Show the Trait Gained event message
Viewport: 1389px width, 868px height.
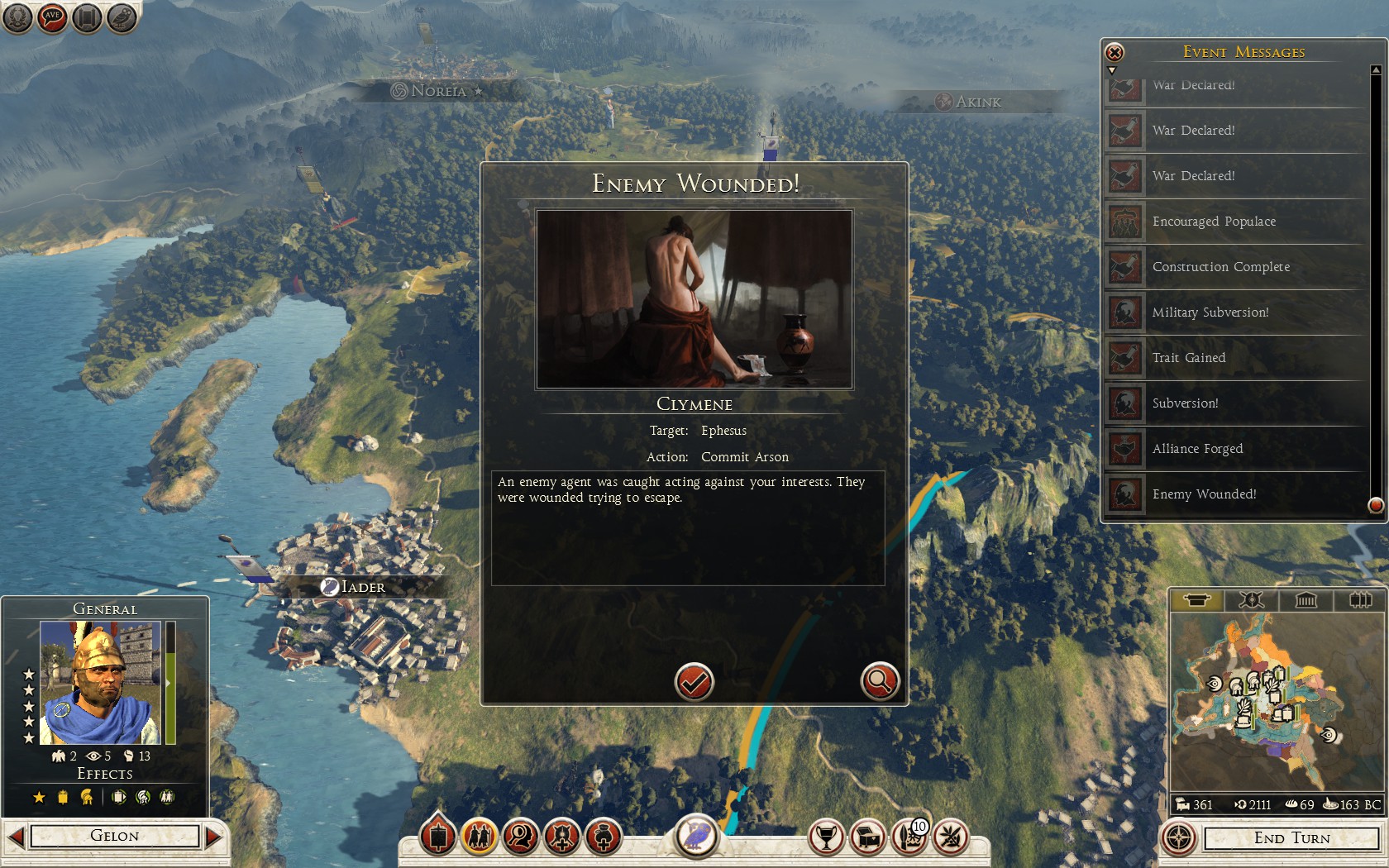1189,358
